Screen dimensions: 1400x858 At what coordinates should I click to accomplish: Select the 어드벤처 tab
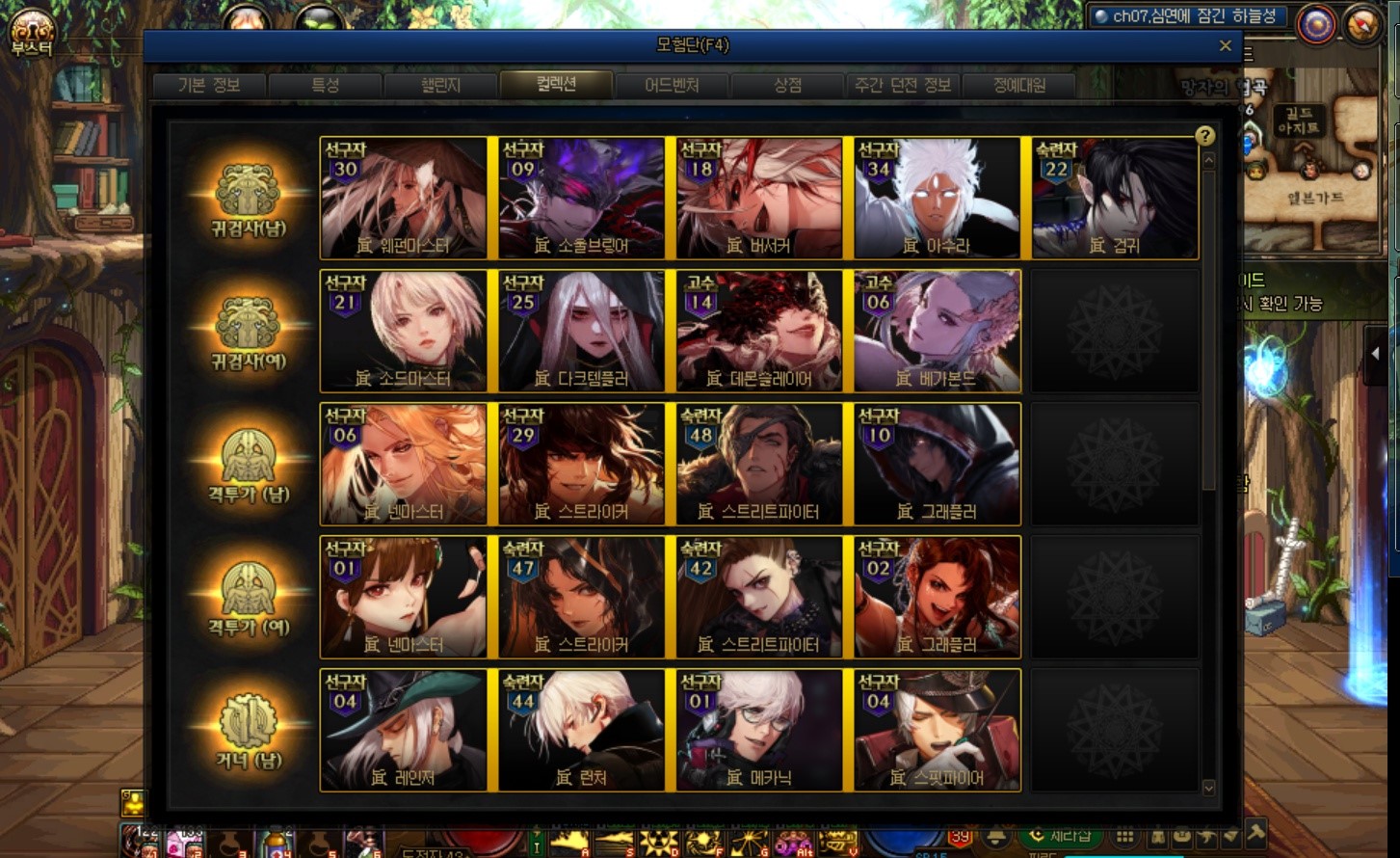(x=672, y=85)
